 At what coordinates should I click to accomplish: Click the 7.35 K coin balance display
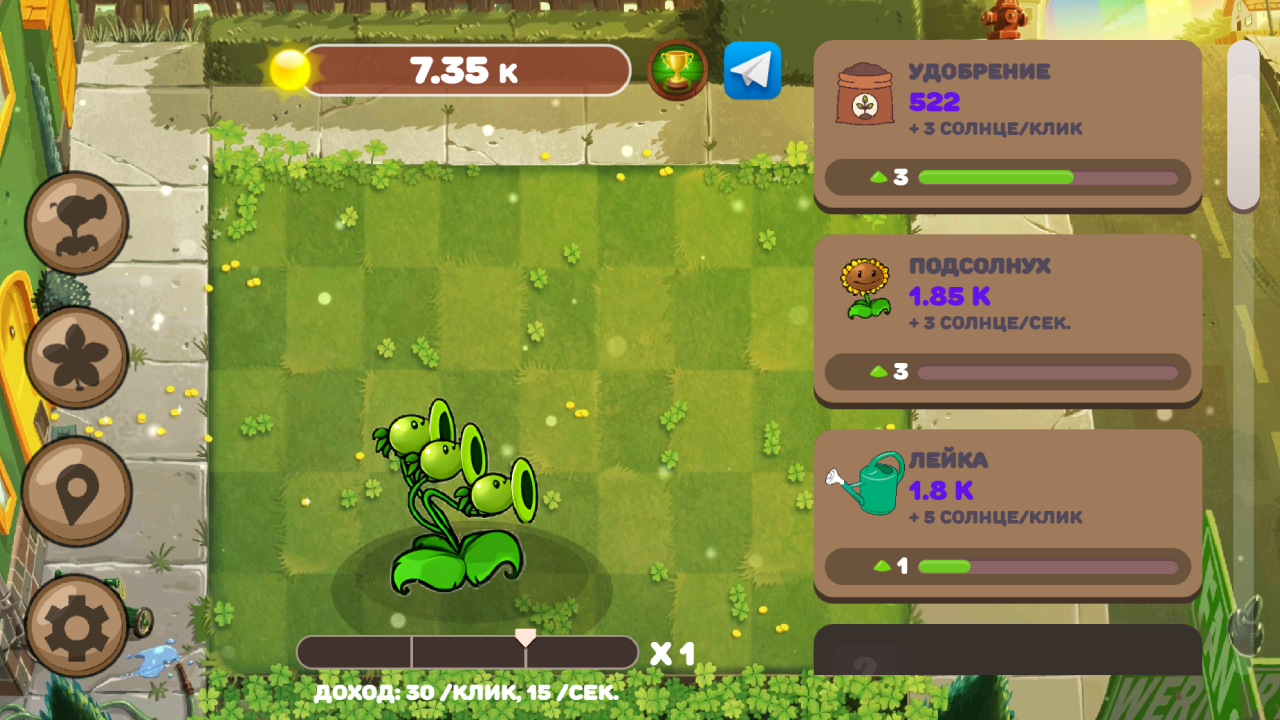pos(466,70)
